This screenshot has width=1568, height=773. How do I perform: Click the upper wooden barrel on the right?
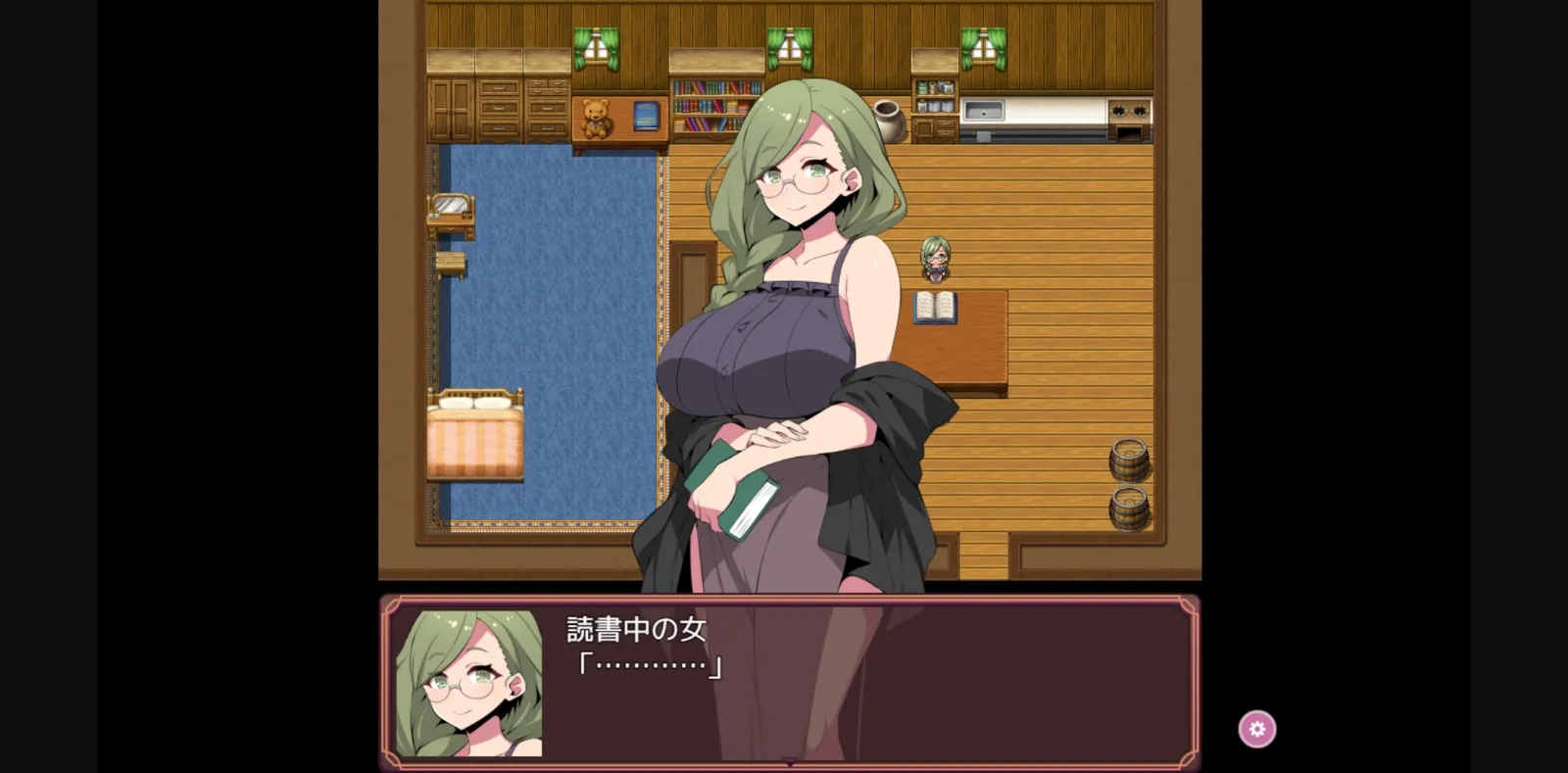click(1129, 460)
